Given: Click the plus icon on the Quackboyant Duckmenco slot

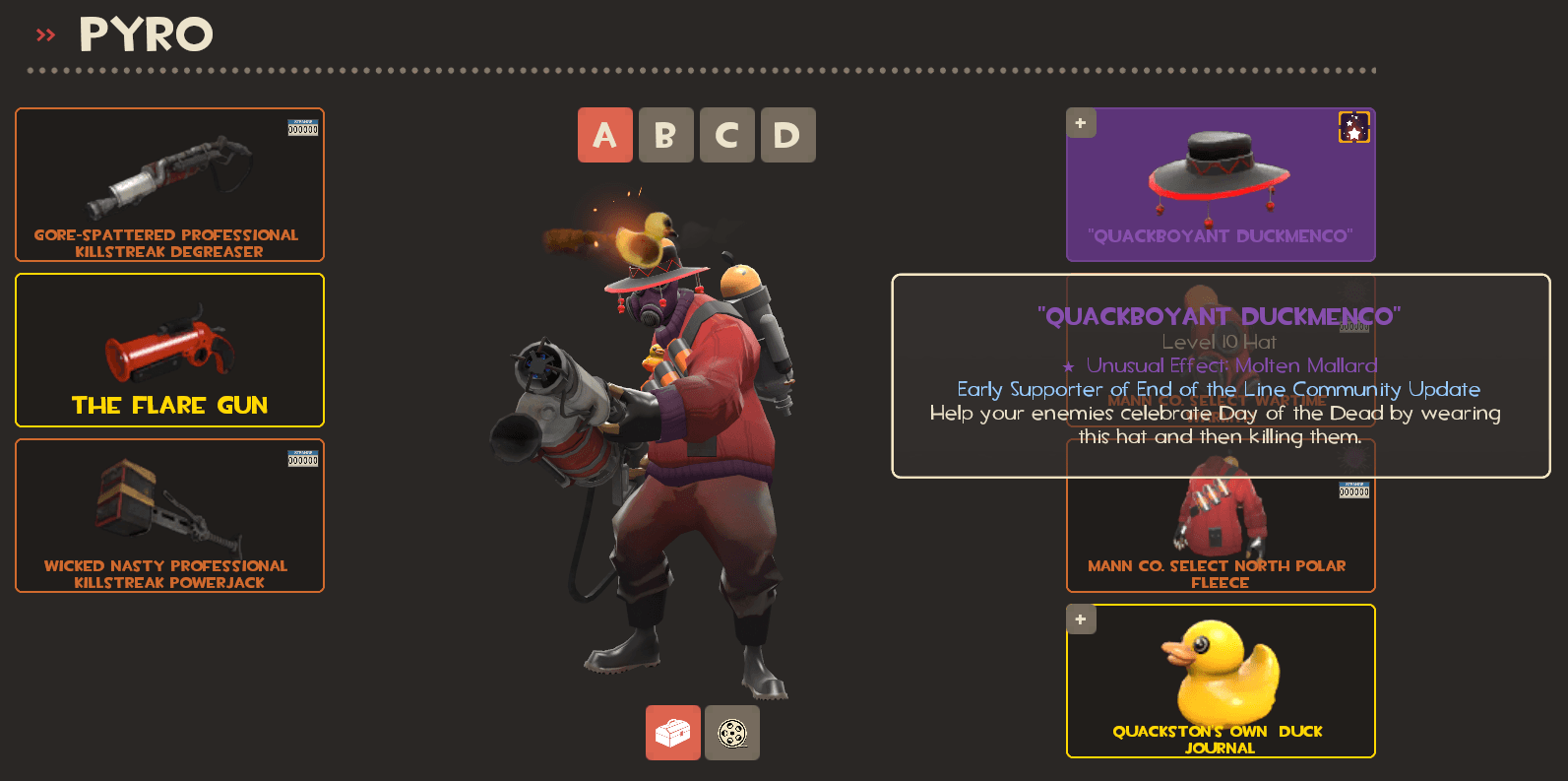Looking at the screenshot, I should 1080,122.
